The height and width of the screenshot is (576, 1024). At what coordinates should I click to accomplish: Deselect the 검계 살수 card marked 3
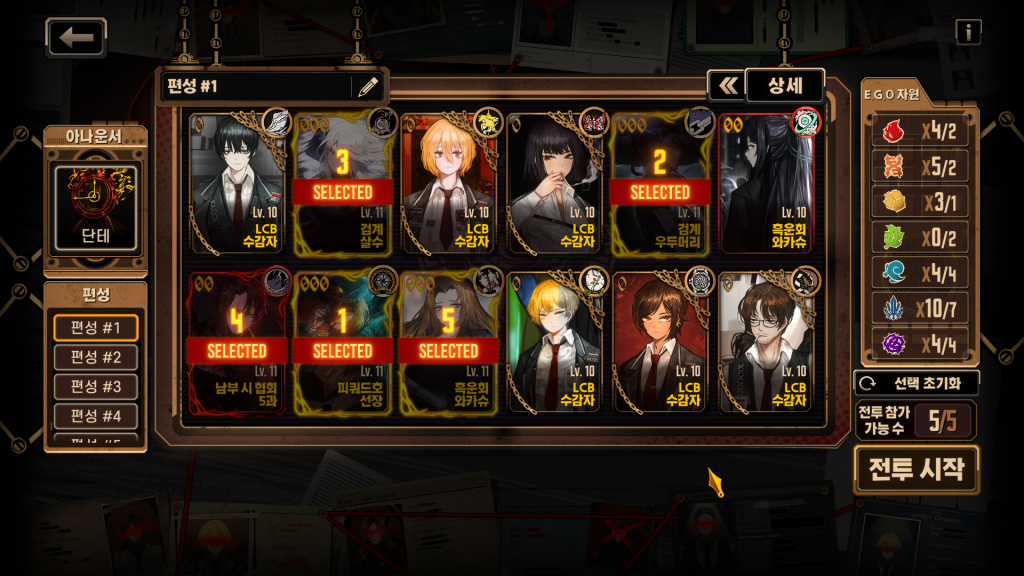[x=342, y=180]
